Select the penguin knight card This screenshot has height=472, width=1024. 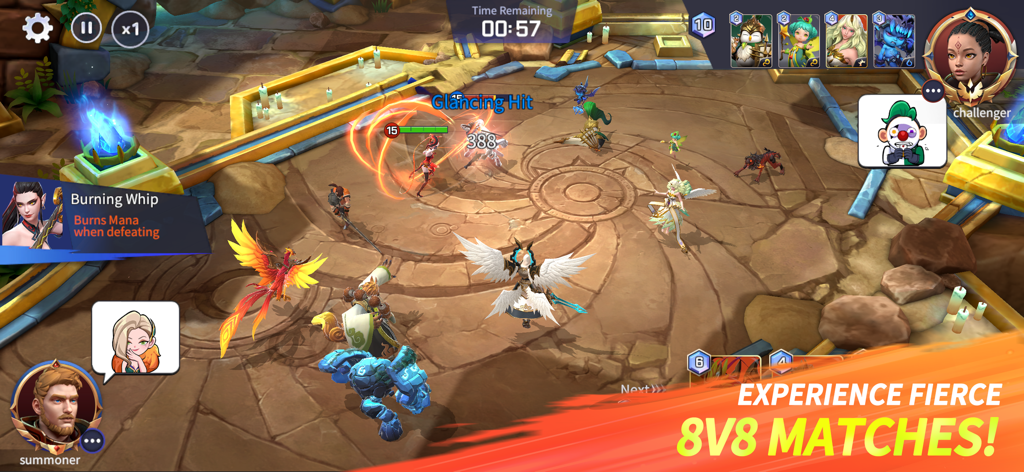click(751, 41)
